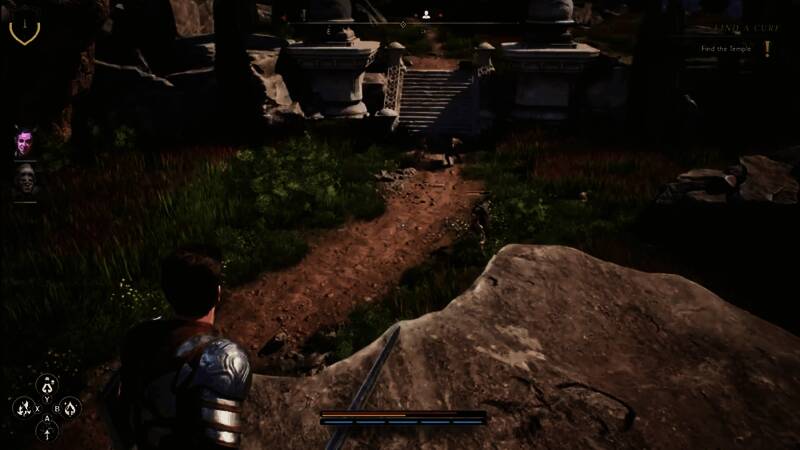Select the grey skull-faced companion portrait
Image resolution: width=800 pixels, height=450 pixels.
click(x=24, y=180)
